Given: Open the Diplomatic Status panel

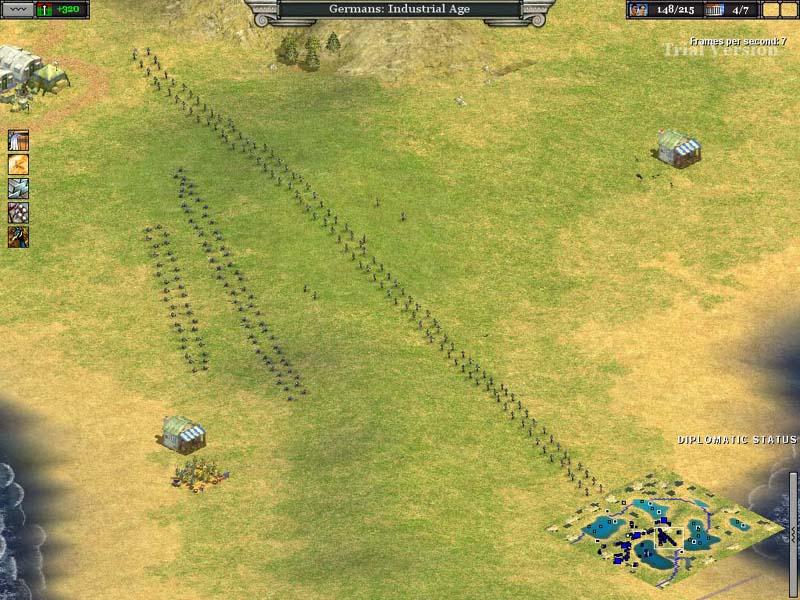Looking at the screenshot, I should pyautogui.click(x=737, y=440).
